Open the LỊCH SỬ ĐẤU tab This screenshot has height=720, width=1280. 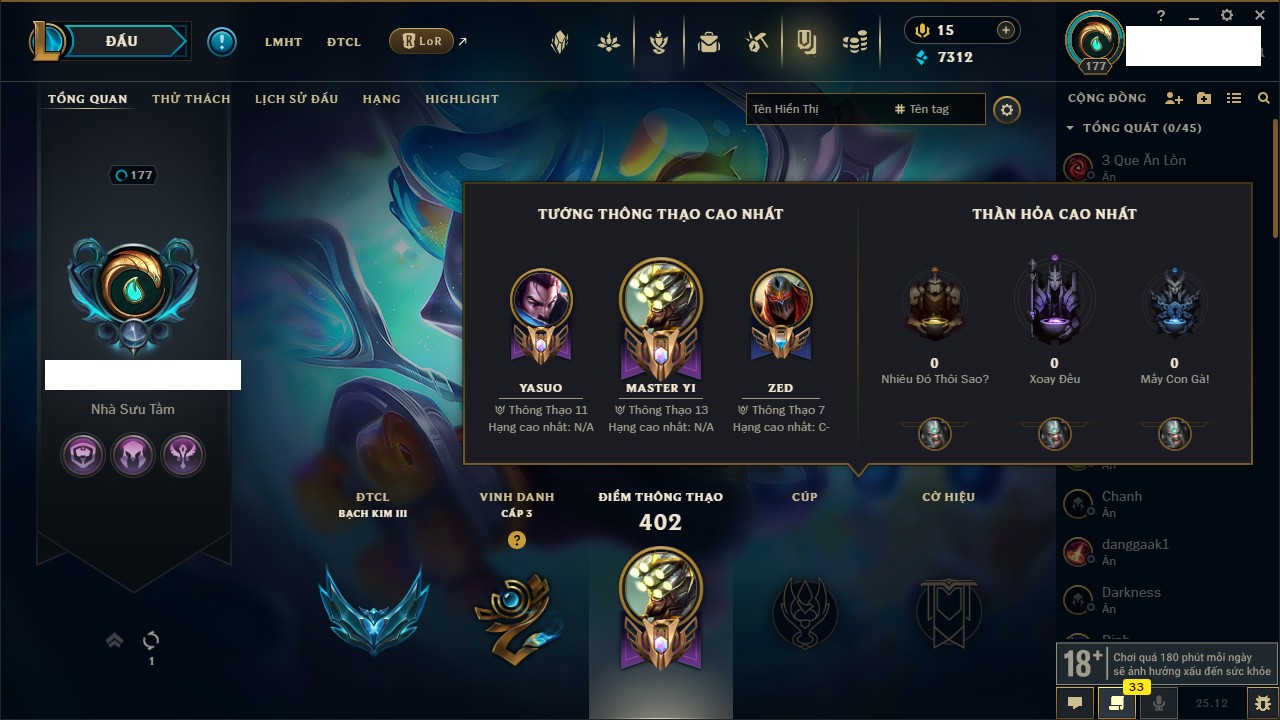point(296,99)
